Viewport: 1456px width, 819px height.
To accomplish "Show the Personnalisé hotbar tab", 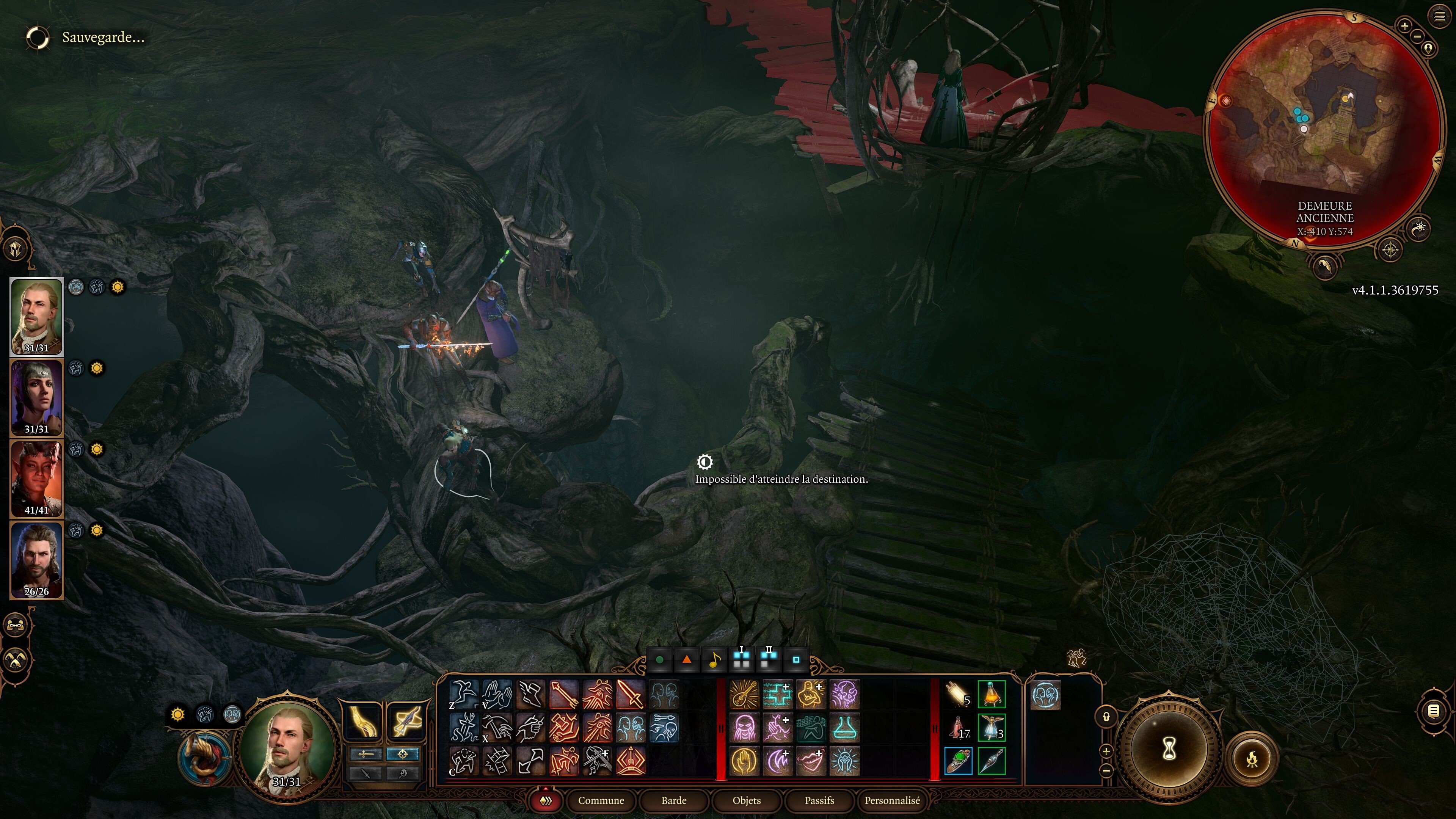I will pos(892,800).
